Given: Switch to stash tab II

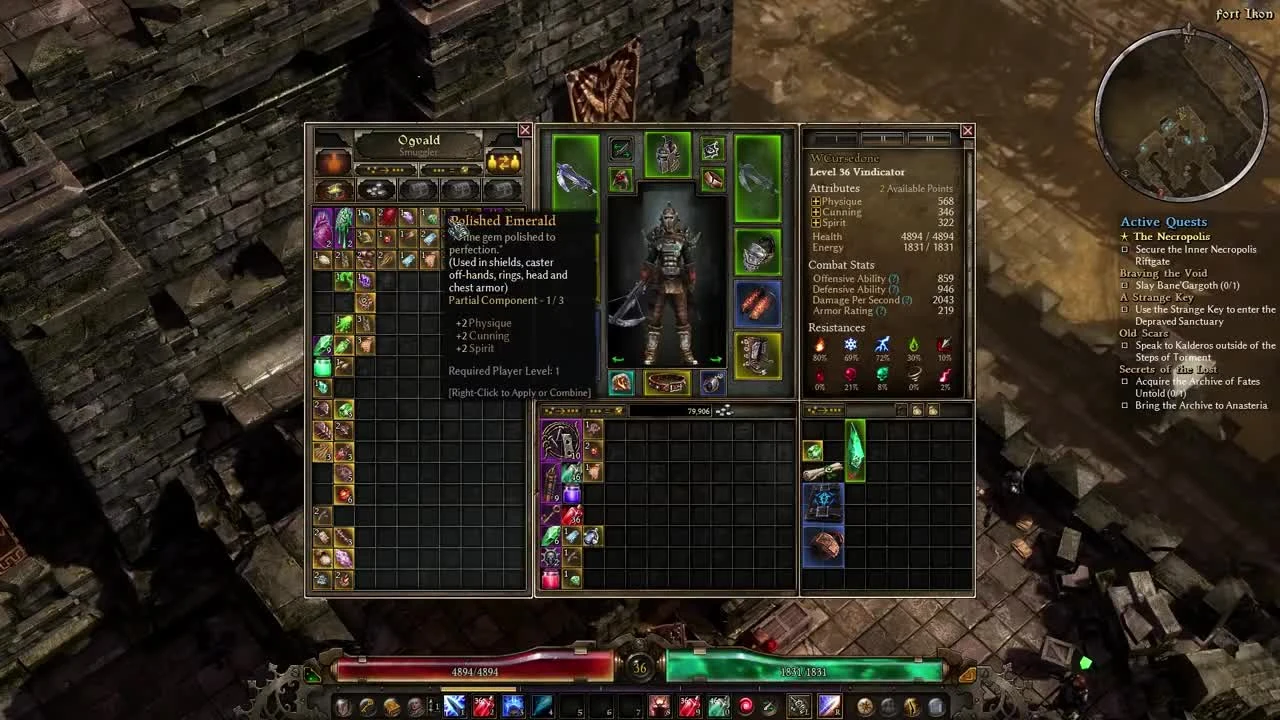Looking at the screenshot, I should (884, 138).
